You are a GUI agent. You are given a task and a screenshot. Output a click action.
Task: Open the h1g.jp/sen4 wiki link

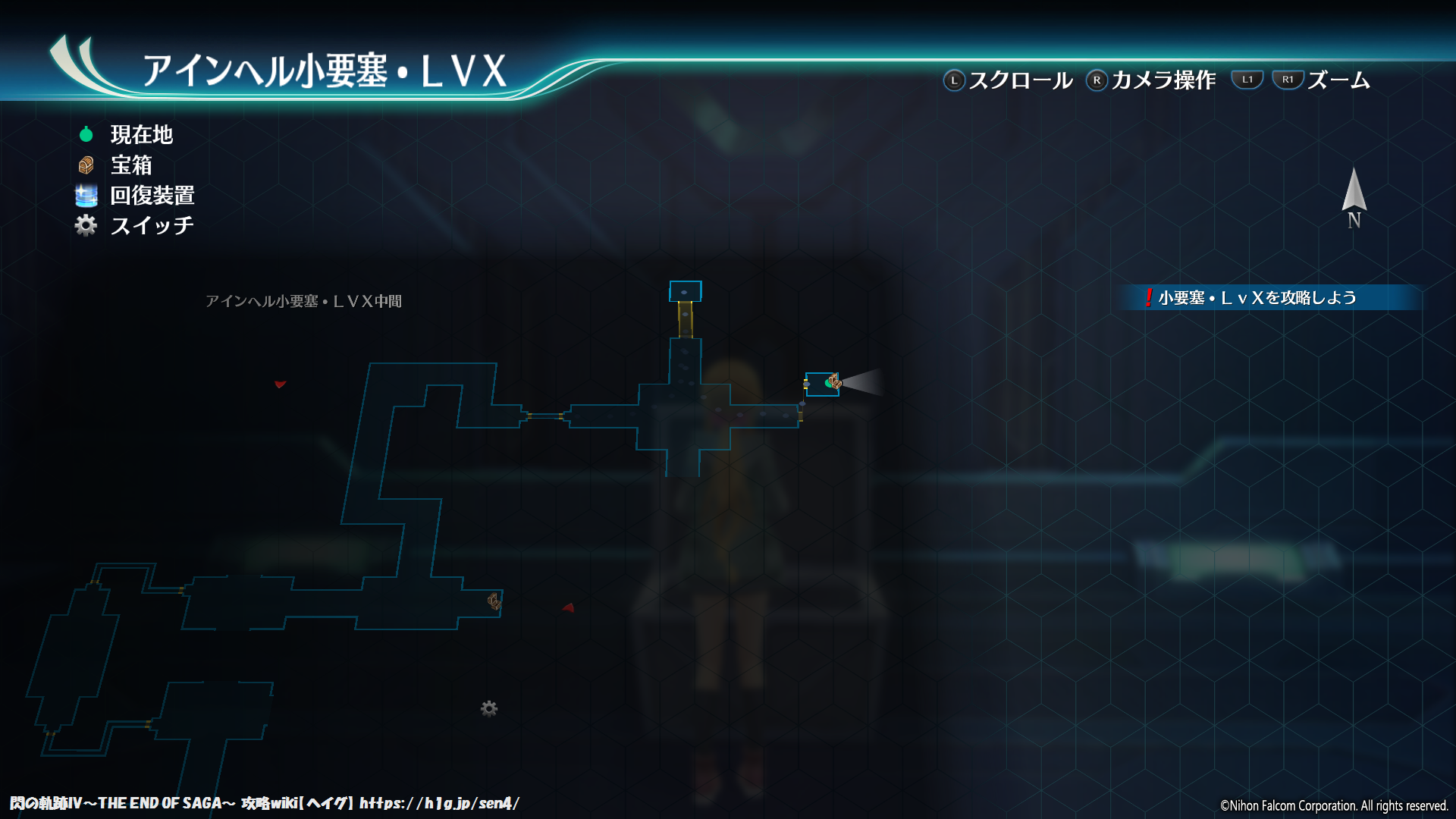coord(439,803)
